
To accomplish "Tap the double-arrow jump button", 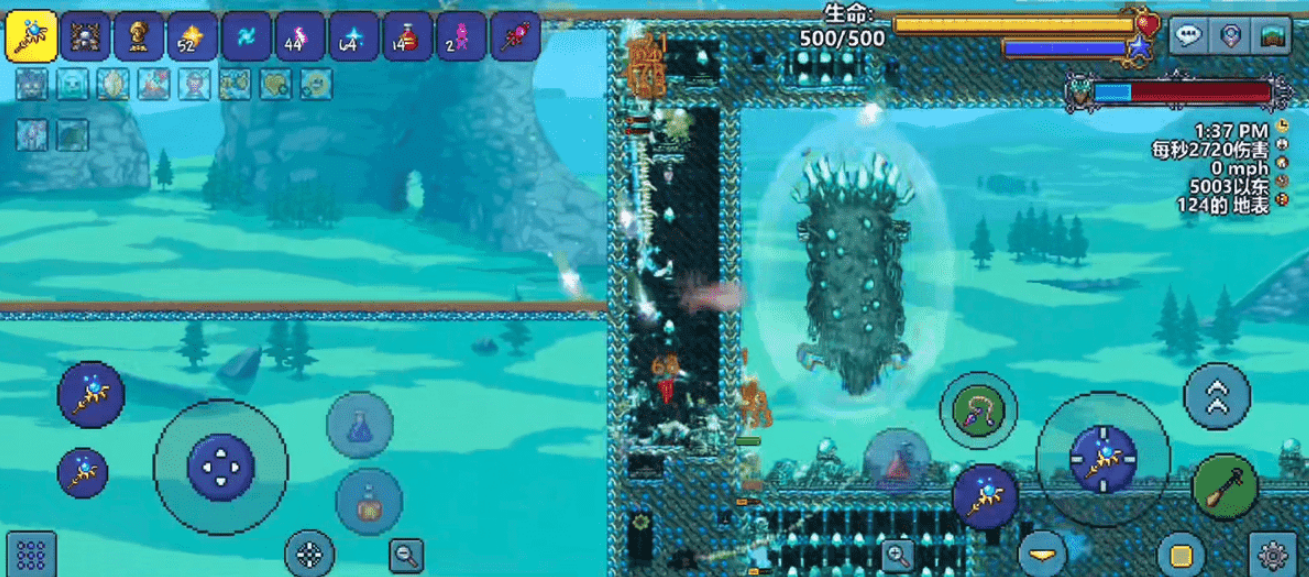I will 1217,397.
